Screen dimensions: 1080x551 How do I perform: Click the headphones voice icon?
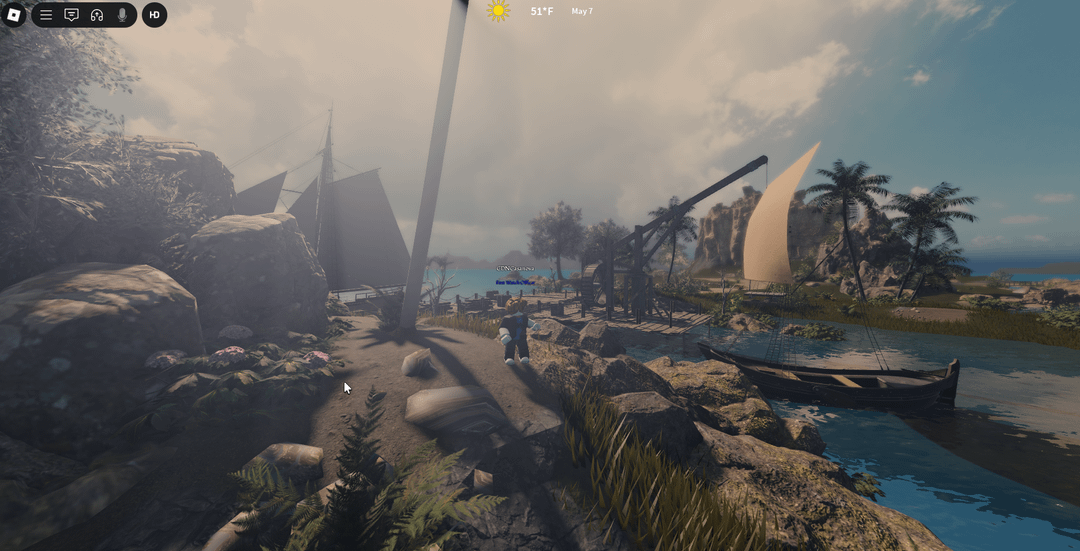97,15
